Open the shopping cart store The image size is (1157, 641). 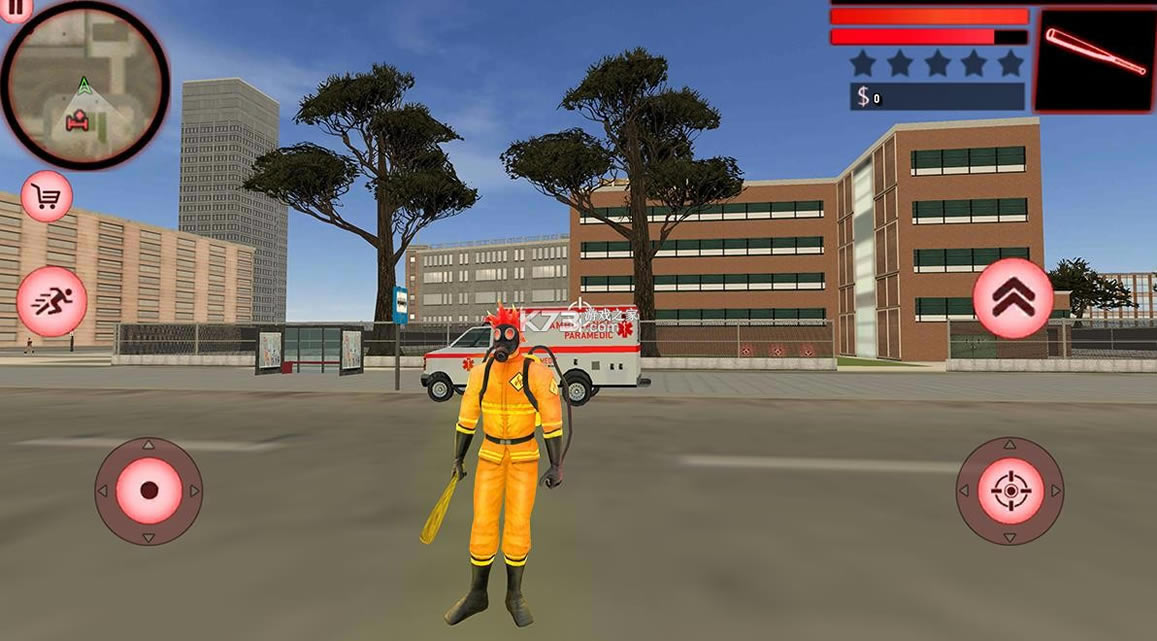pyautogui.click(x=47, y=197)
